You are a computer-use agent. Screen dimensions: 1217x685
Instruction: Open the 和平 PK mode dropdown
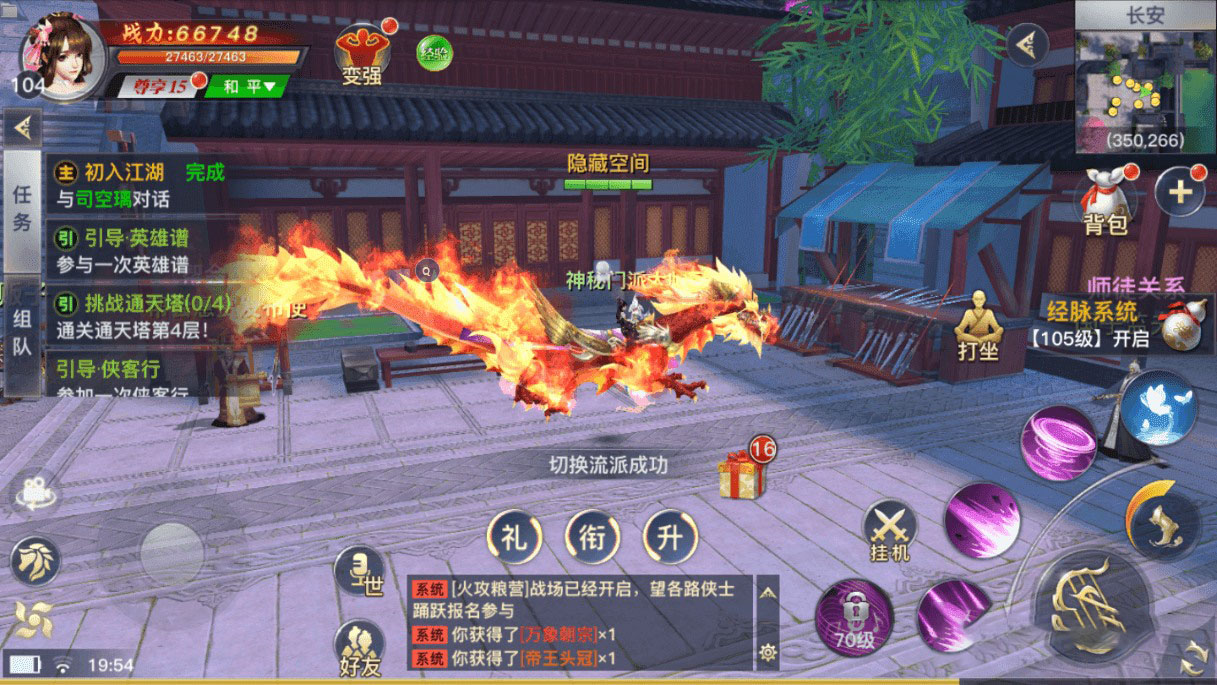coord(246,87)
